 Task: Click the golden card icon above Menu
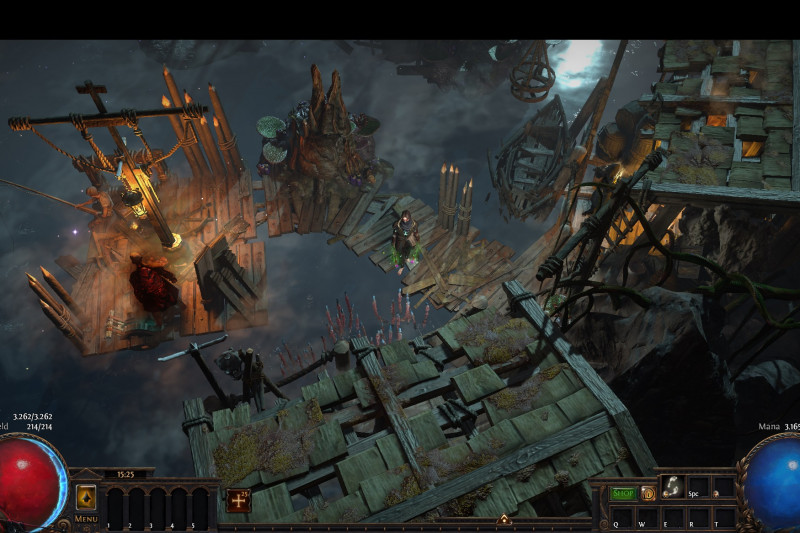pyautogui.click(x=86, y=497)
